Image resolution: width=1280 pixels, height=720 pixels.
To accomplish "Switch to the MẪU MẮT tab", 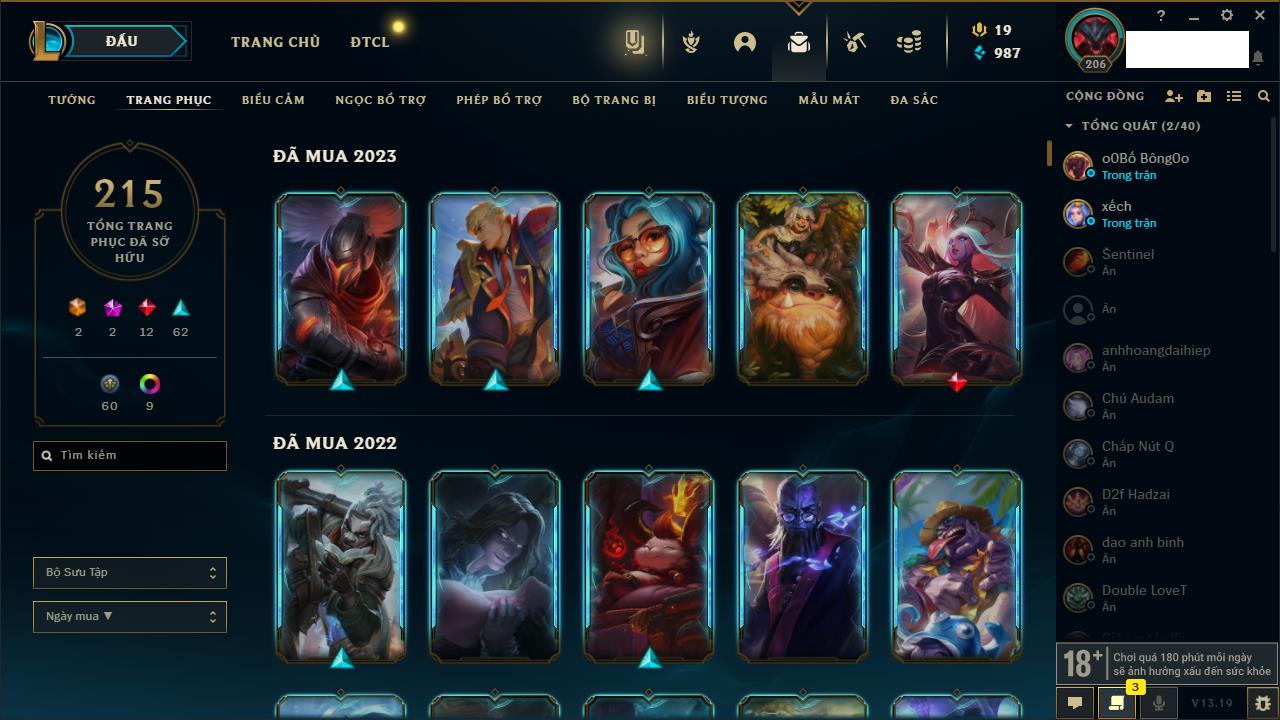I will 829,100.
